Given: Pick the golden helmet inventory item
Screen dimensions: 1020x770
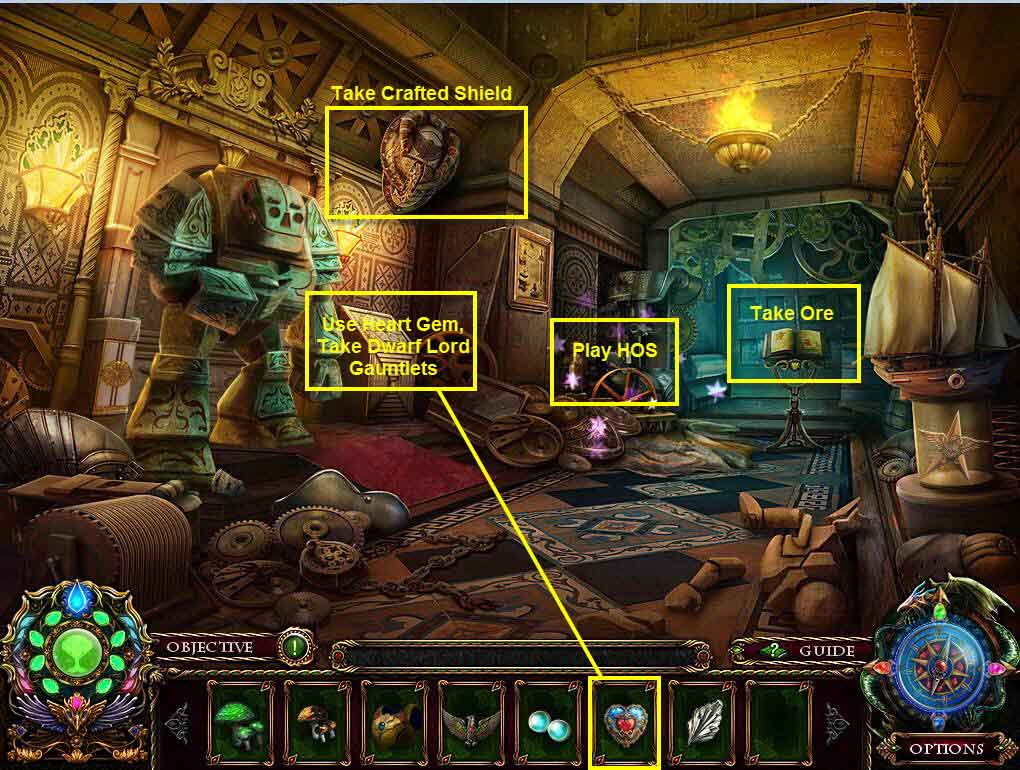Looking at the screenshot, I should click(x=393, y=720).
